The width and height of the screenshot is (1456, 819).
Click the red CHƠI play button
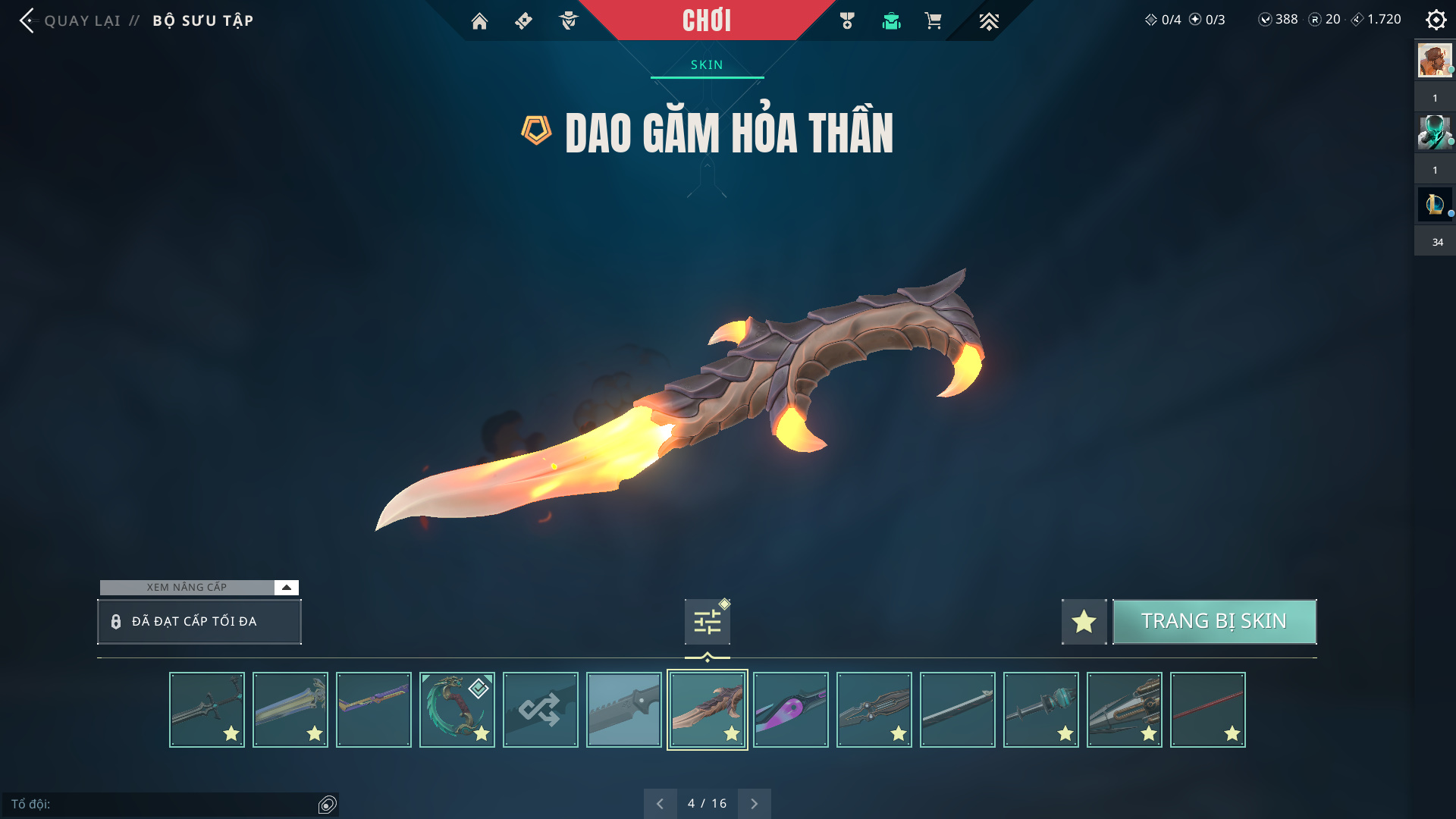[706, 20]
